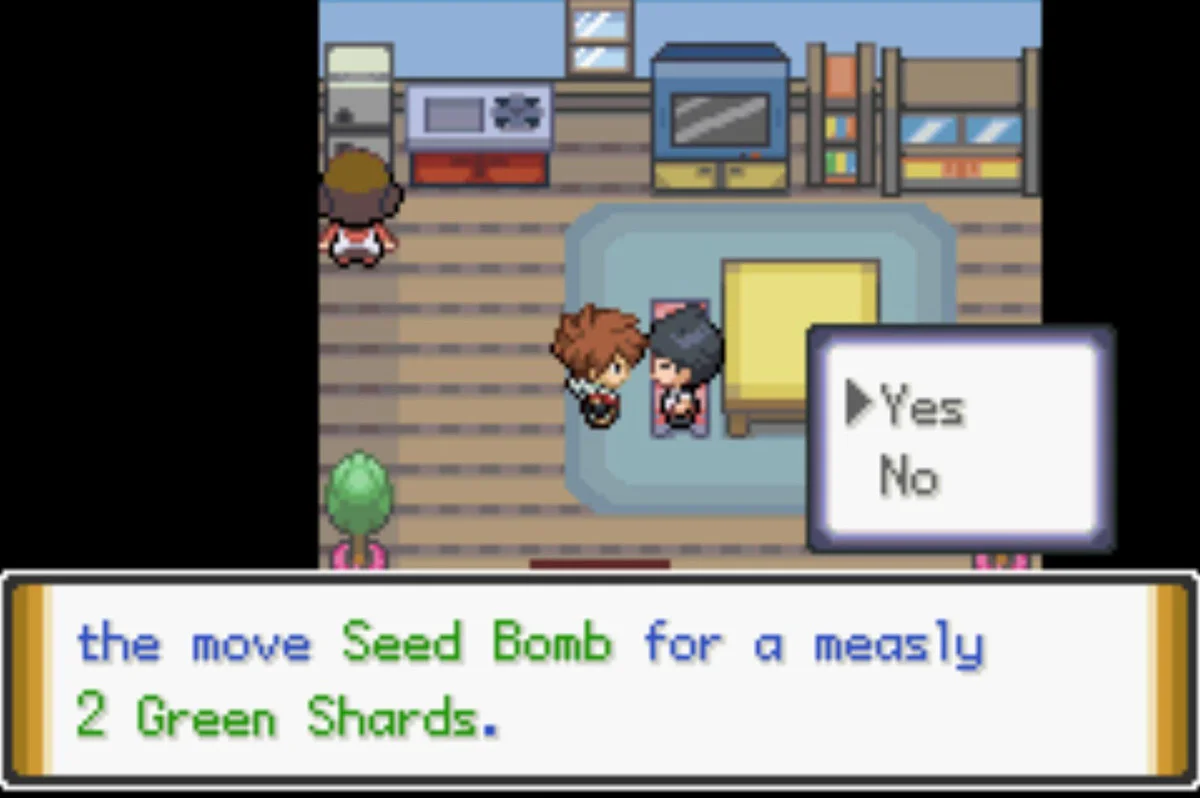1200x798 pixels.
Task: Choose Yes to learn Seed Bomb
Action: pyautogui.click(x=921, y=408)
